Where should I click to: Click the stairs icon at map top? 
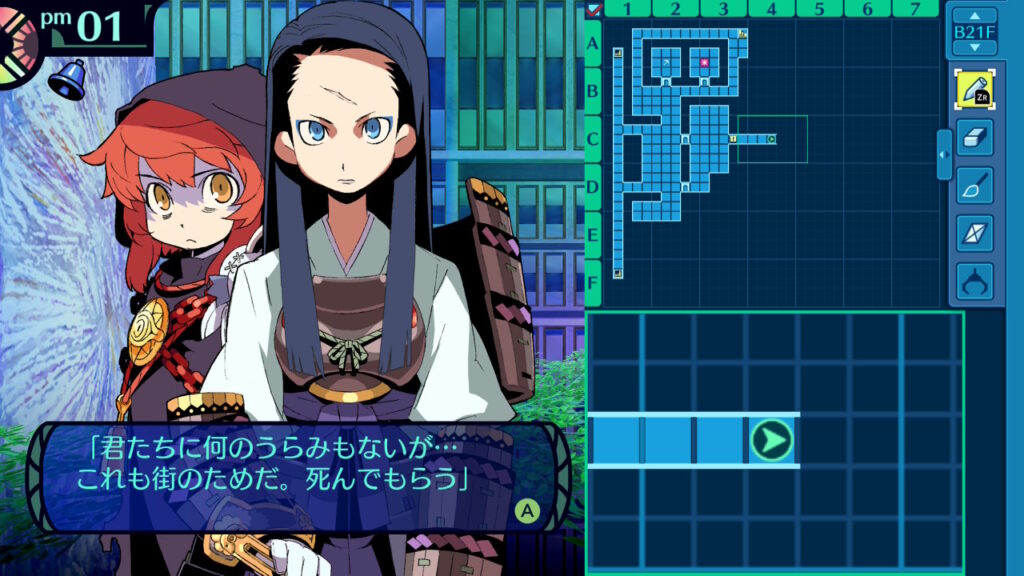(742, 34)
